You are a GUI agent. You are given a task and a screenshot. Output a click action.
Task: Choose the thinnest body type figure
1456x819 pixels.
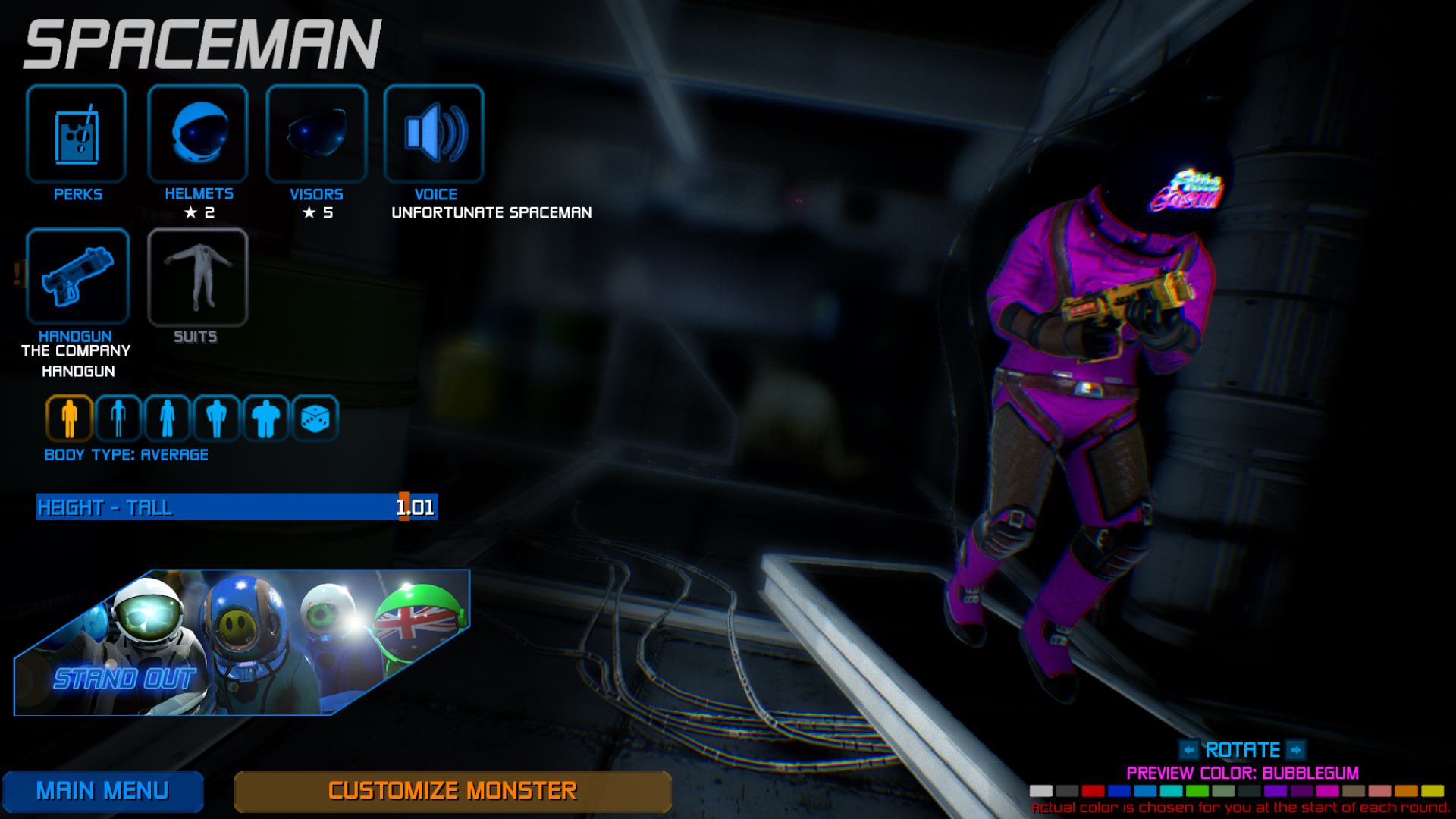(118, 418)
